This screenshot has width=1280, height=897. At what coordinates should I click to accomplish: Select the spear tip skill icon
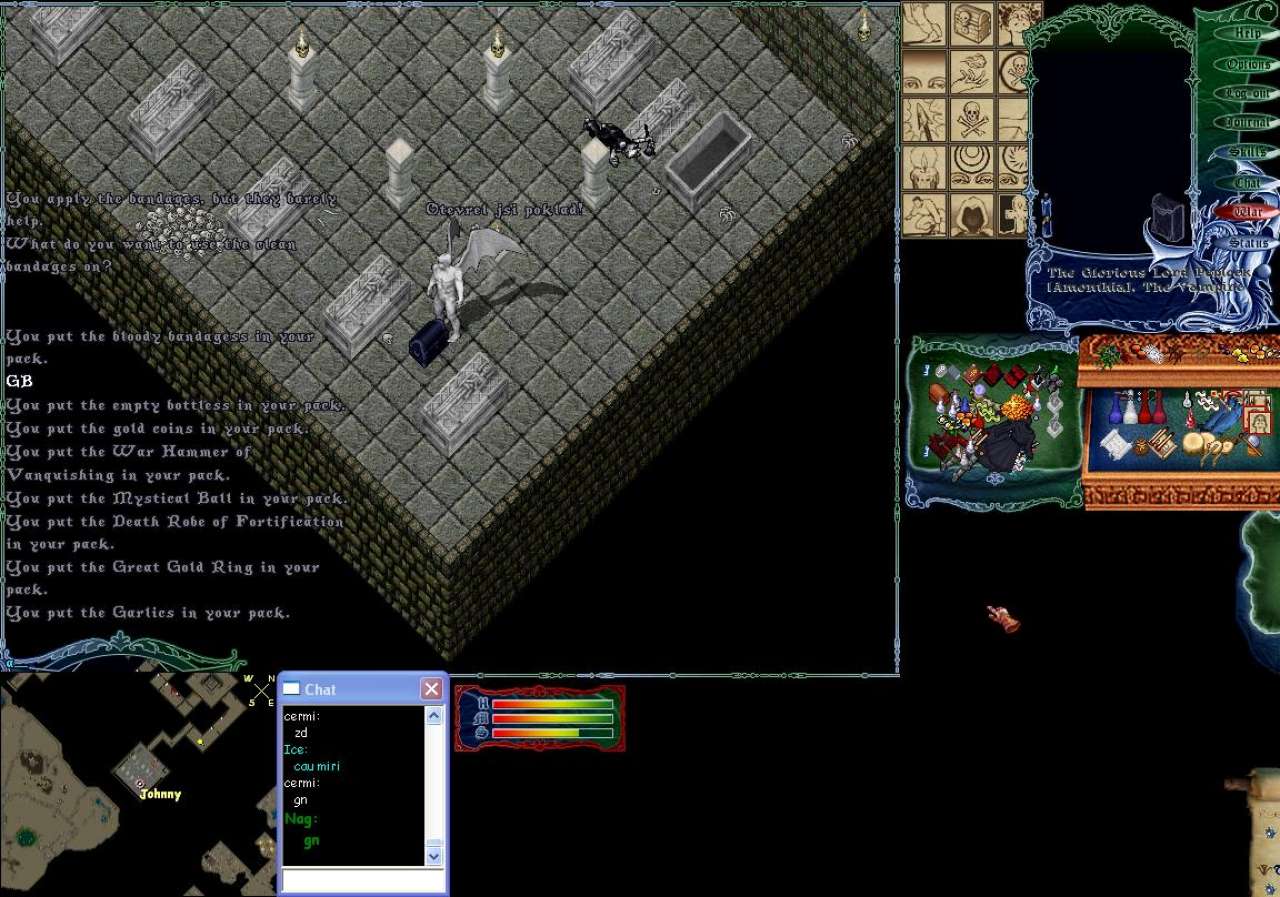click(x=923, y=119)
